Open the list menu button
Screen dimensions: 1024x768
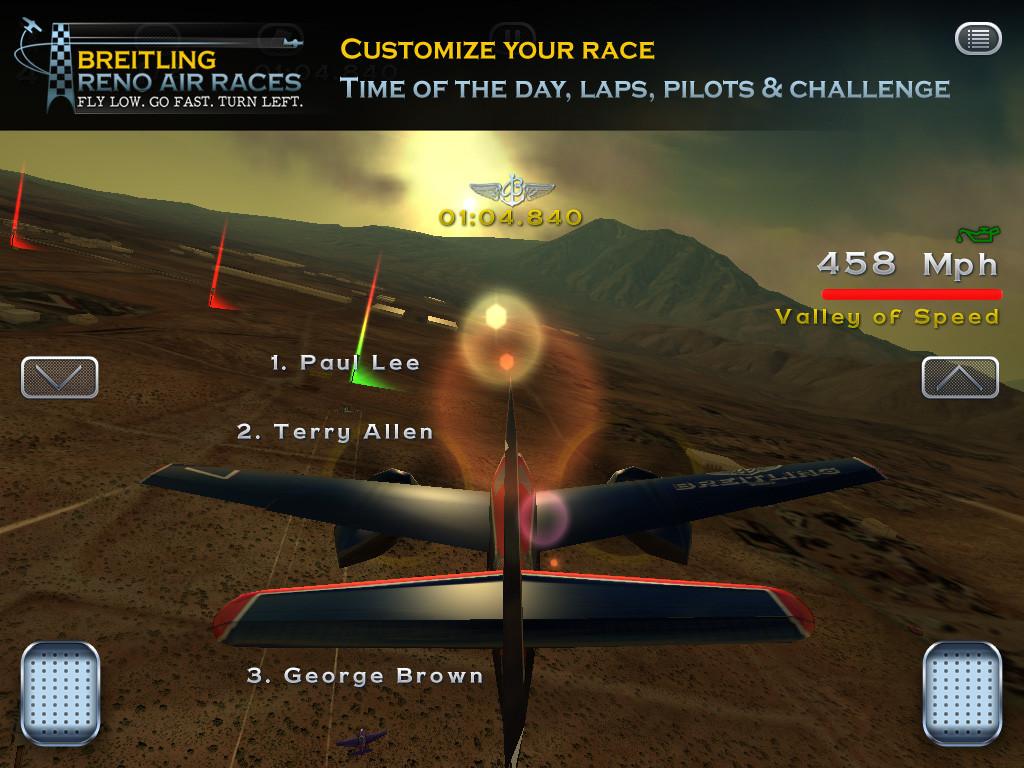point(978,39)
